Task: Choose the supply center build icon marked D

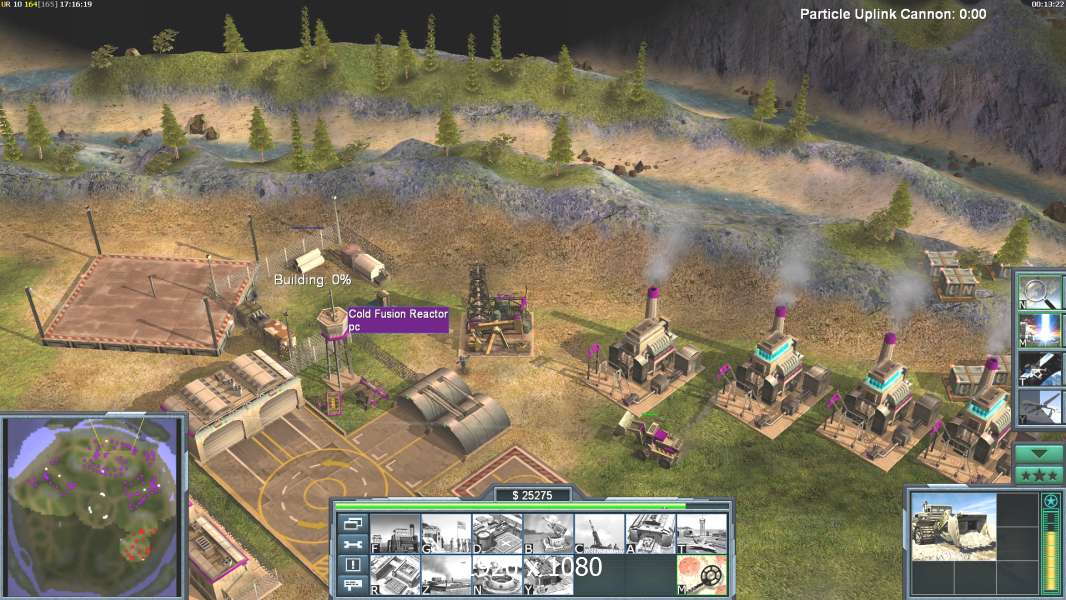Action: [497, 533]
